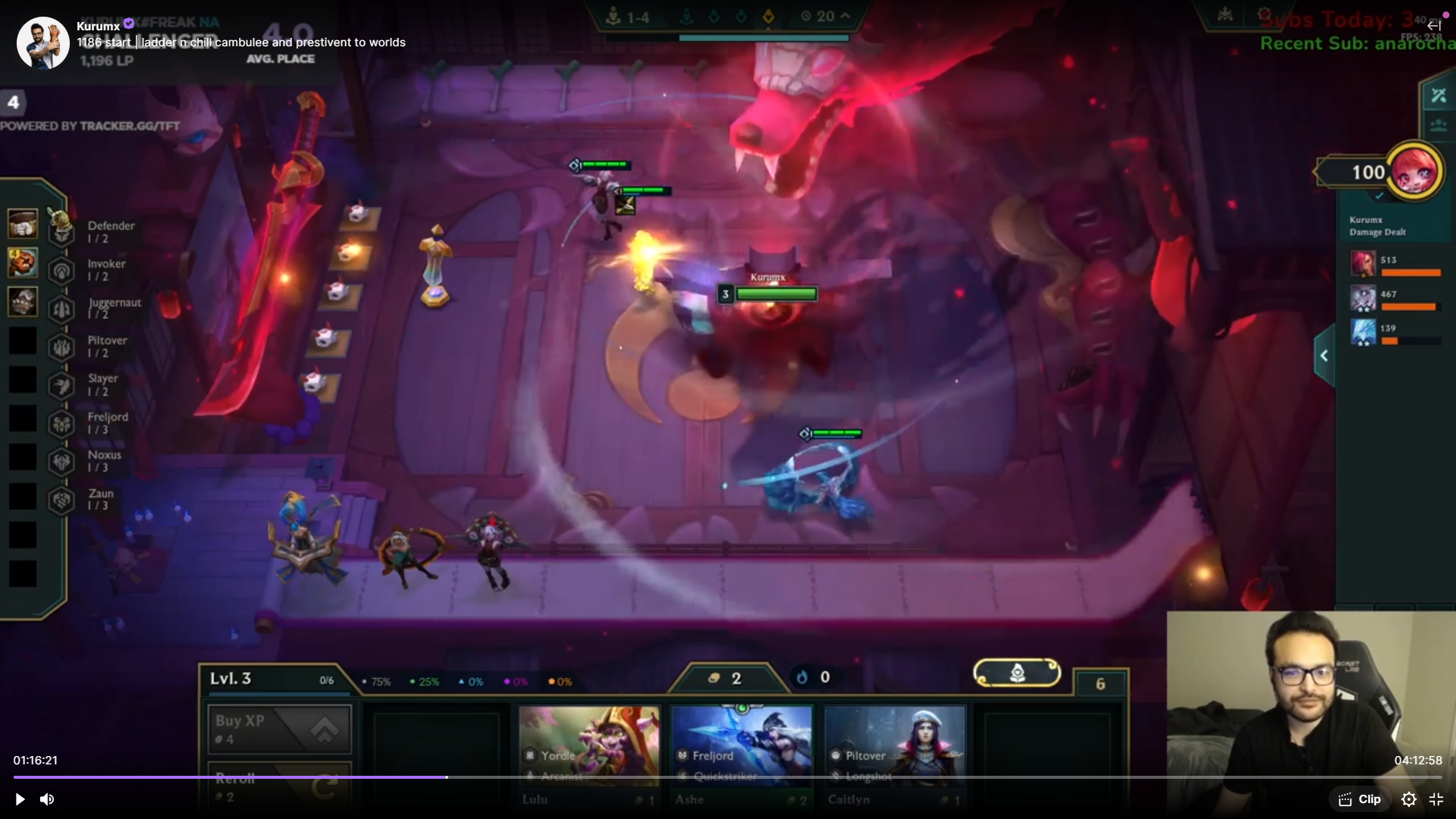Select the Caitlyn shop card

(x=895, y=755)
